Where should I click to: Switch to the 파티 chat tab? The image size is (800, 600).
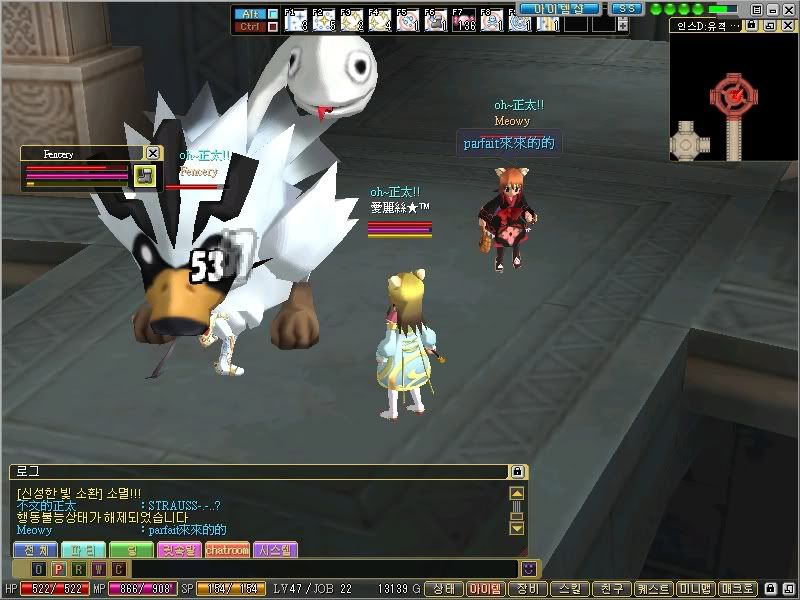click(x=82, y=550)
